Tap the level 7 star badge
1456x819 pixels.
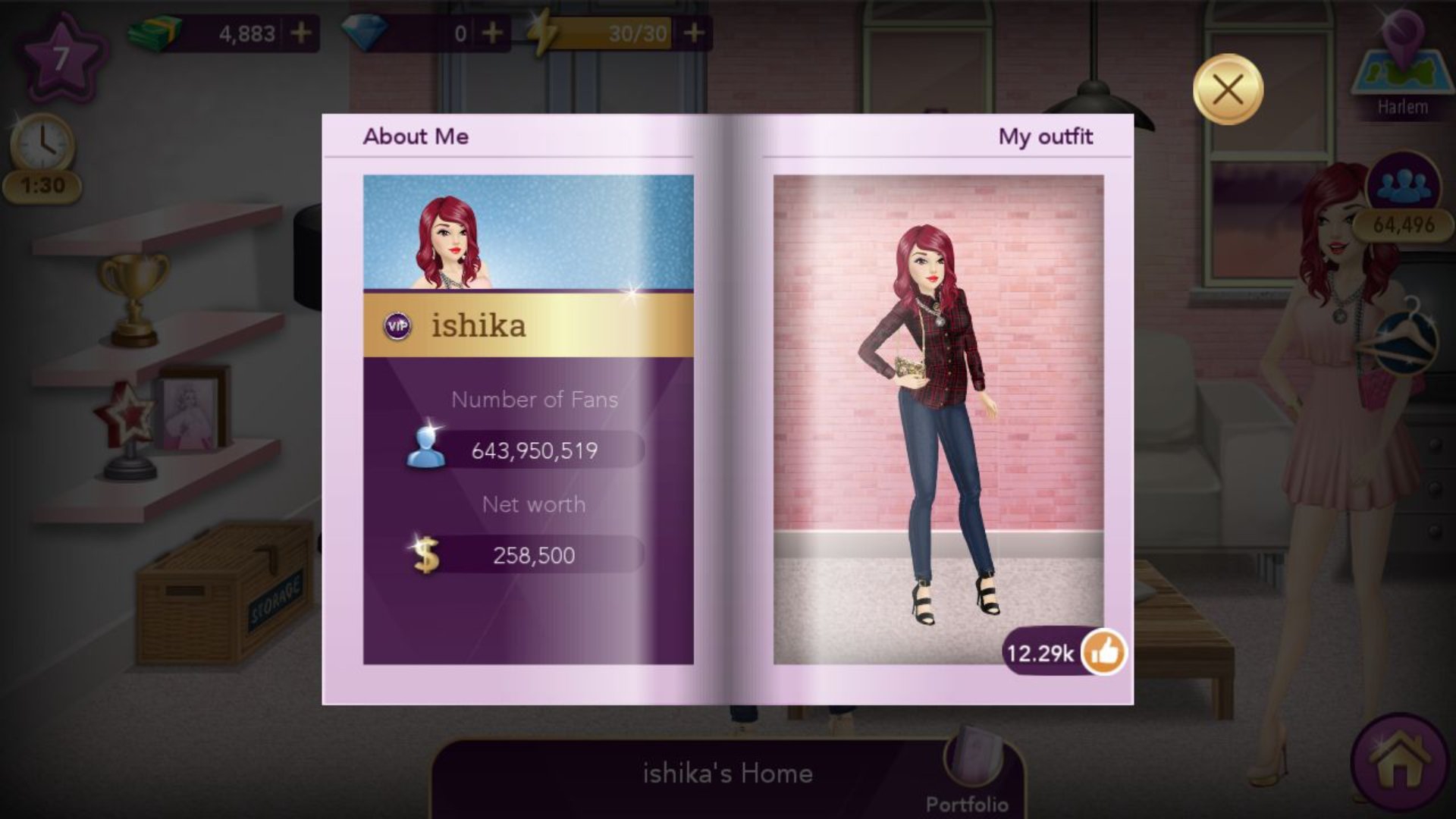point(62,58)
